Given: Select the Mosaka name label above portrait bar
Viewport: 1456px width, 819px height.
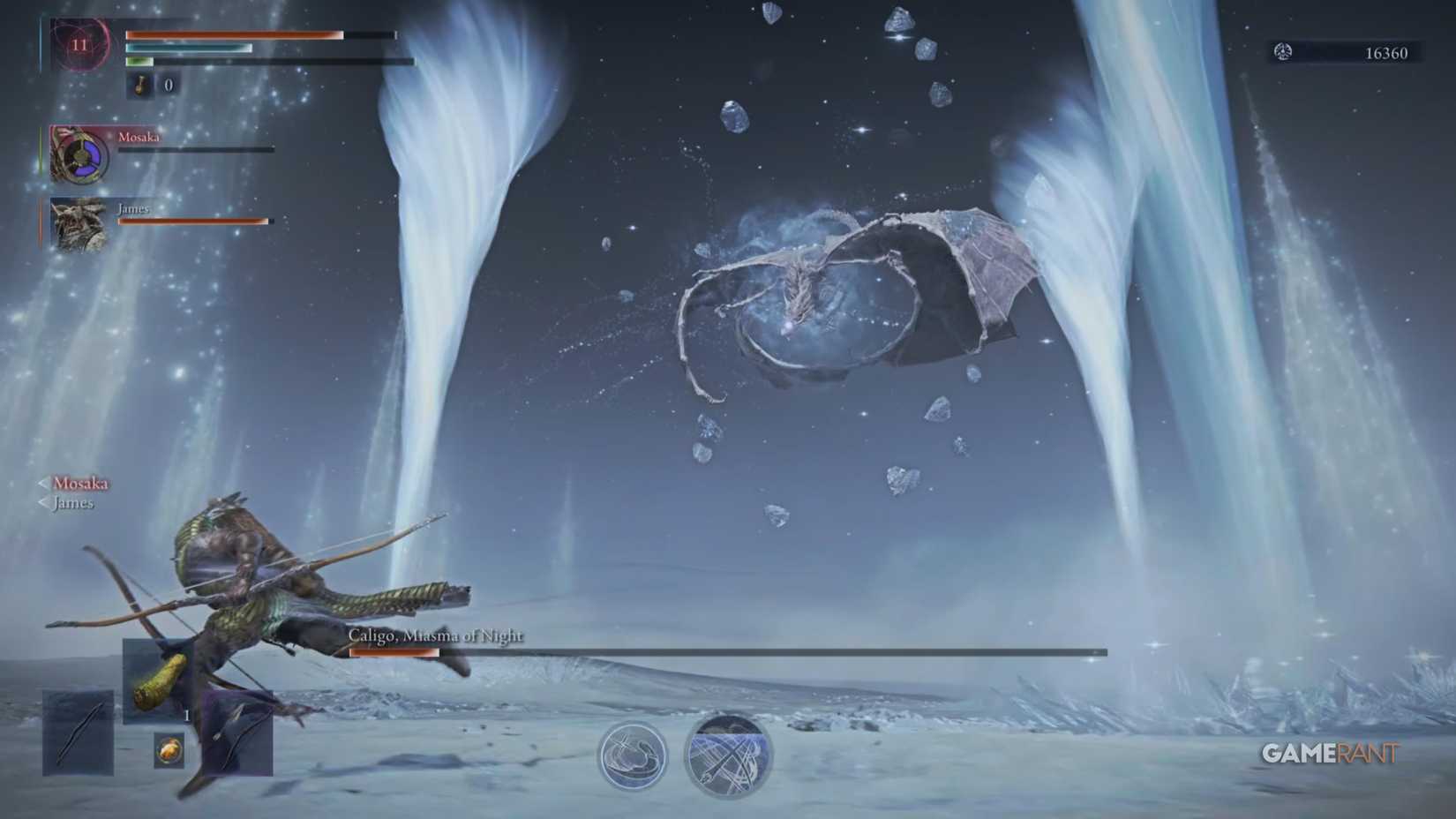Looking at the screenshot, I should pyautogui.click(x=139, y=138).
